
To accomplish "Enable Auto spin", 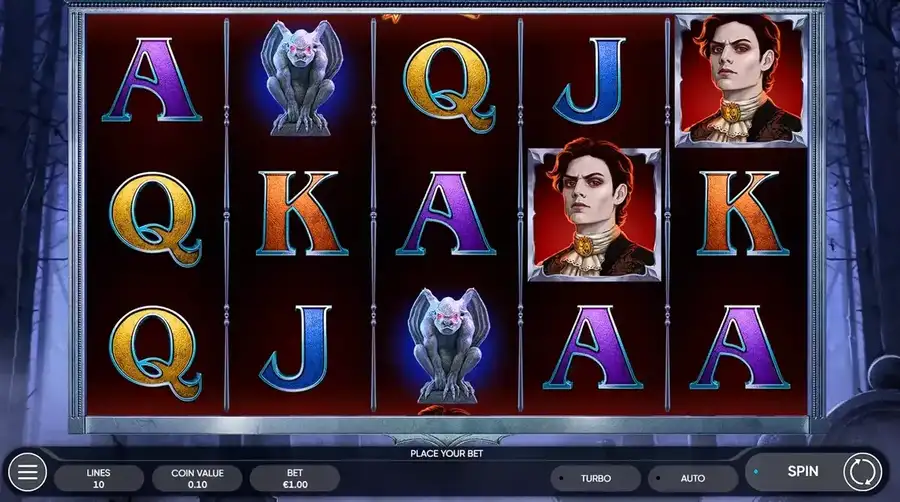I will point(692,479).
